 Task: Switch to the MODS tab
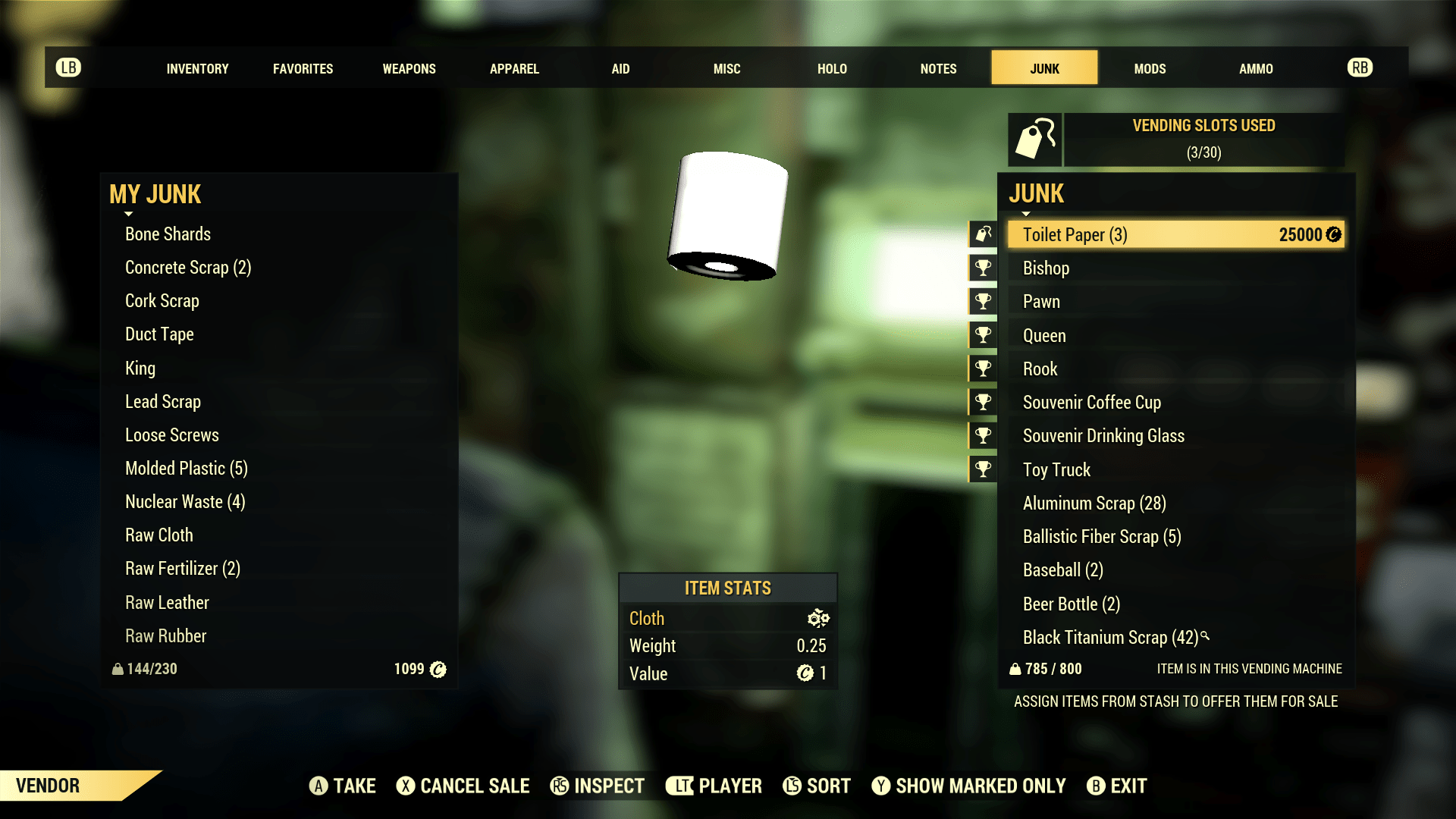[1150, 68]
